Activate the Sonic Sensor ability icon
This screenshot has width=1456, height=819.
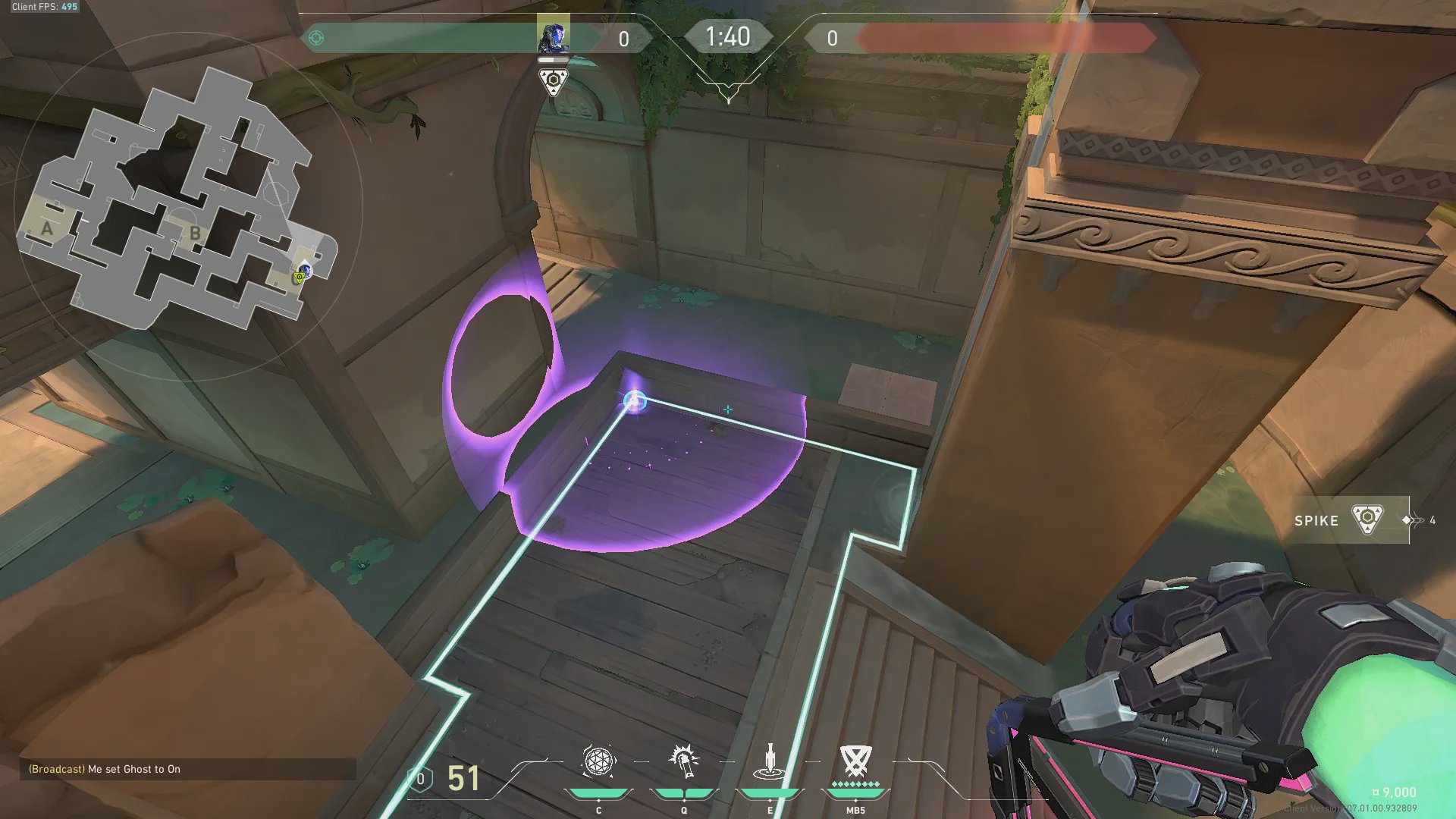point(683,761)
